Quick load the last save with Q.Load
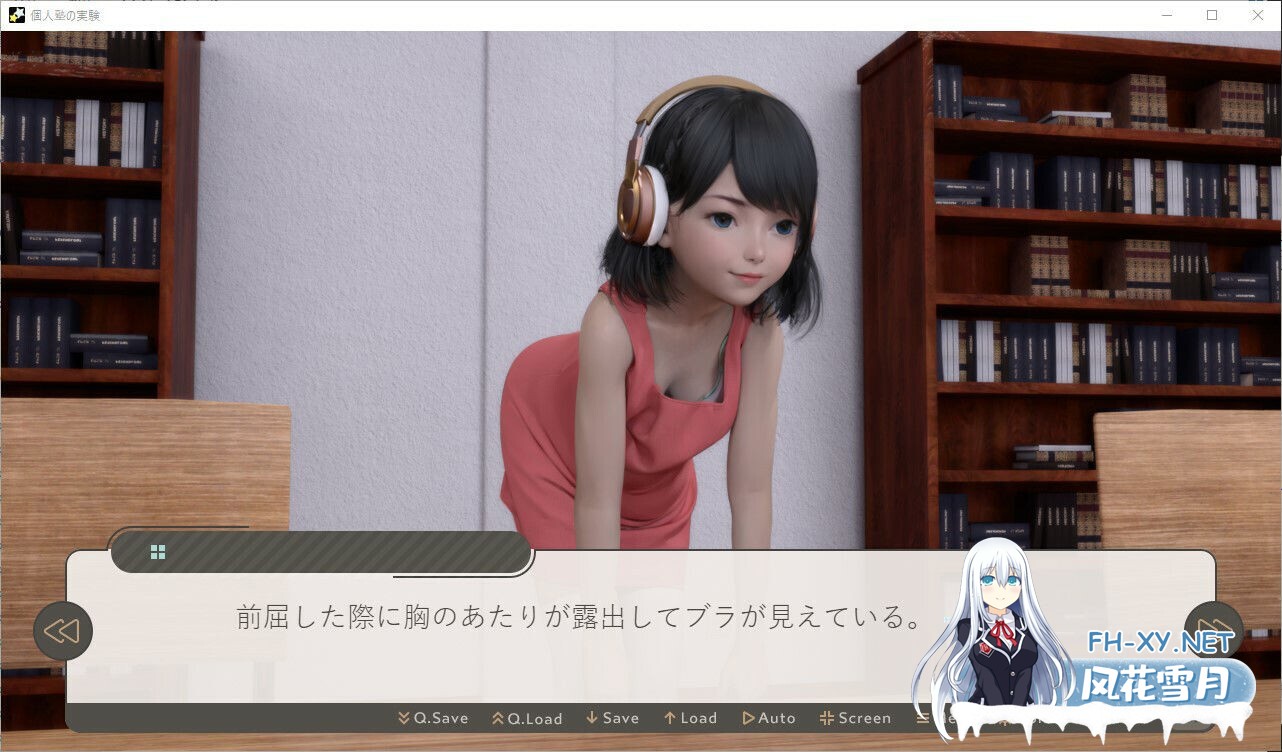This screenshot has height=752, width=1282. point(528,717)
